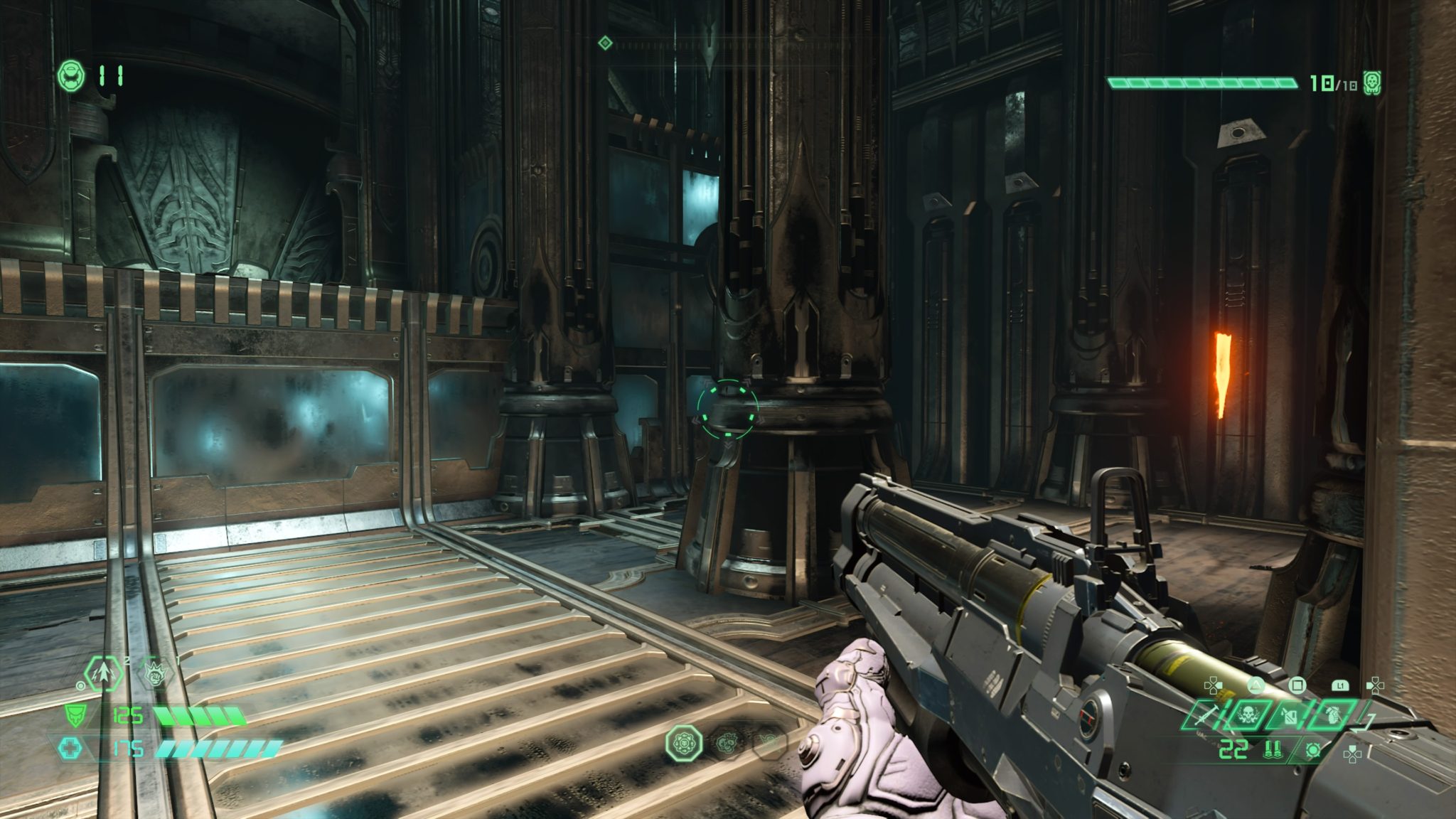Click the skull icon next to the 10/10 counter
The height and width of the screenshot is (819, 1456).
[1371, 82]
